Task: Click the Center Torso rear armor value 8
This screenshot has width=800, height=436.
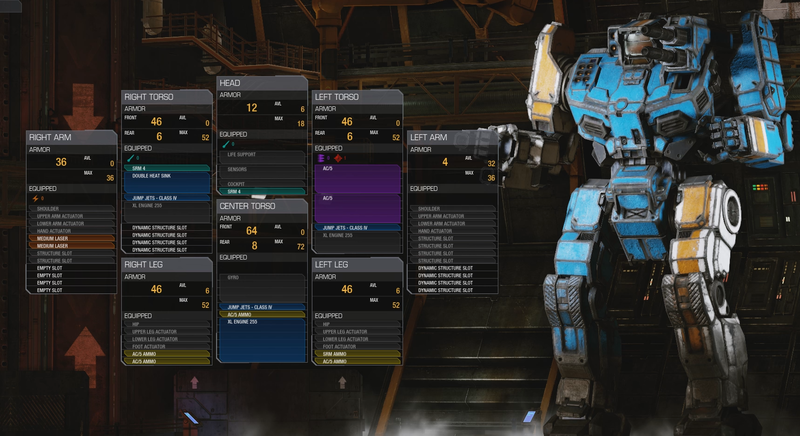Action: pyautogui.click(x=255, y=244)
